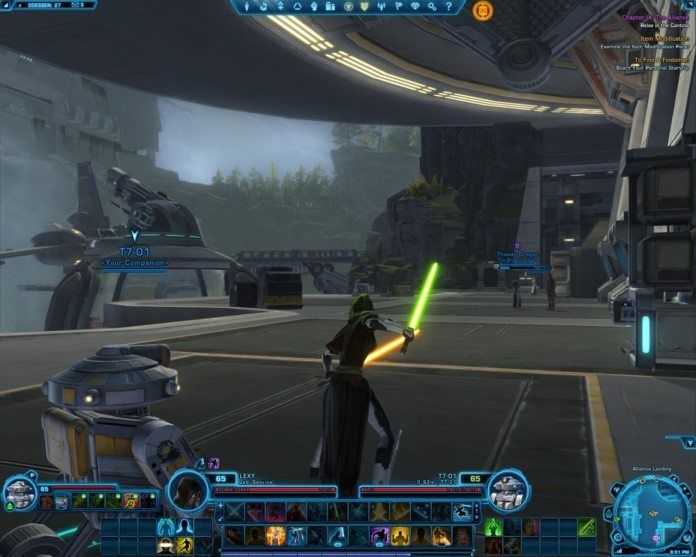Image resolution: width=696 pixels, height=557 pixels.
Task: Select the player character portrait
Action: click(x=186, y=491)
